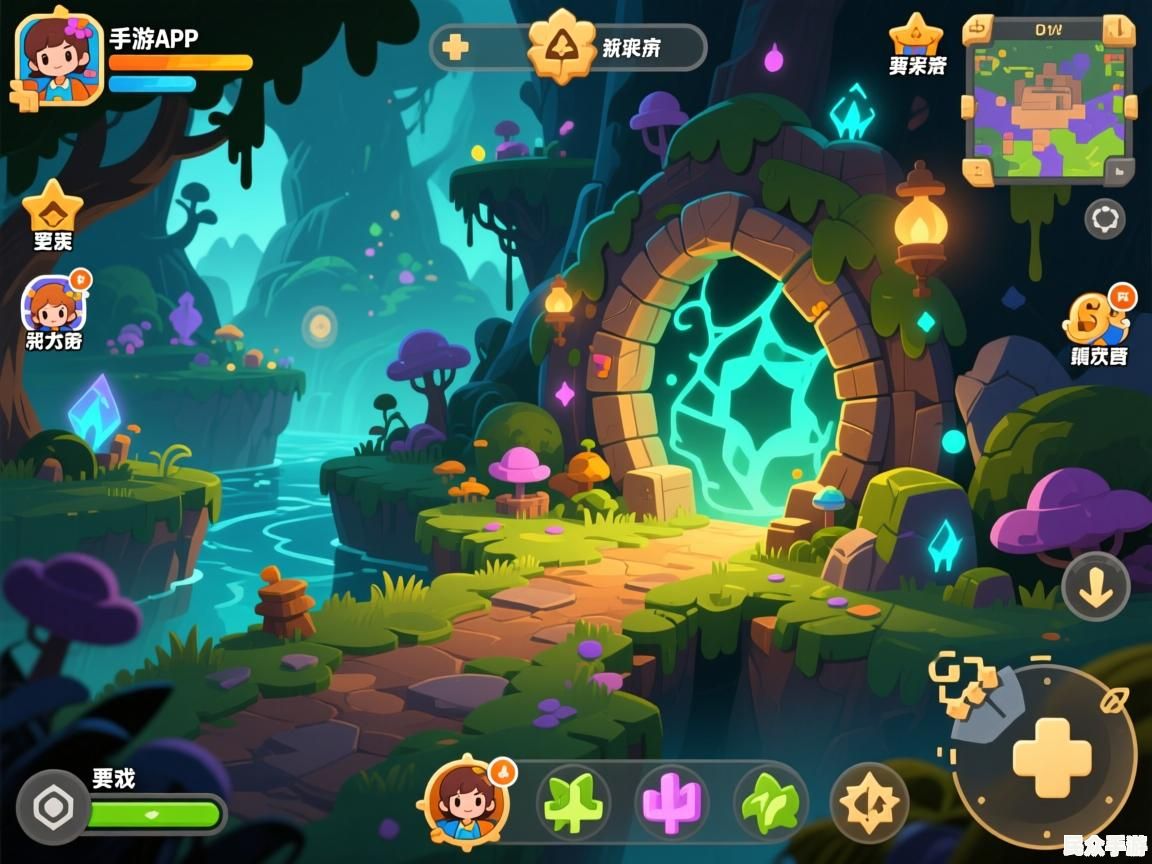The image size is (1152, 864).
Task: Open the crowned star icon beside minimap
Action: coord(916,36)
